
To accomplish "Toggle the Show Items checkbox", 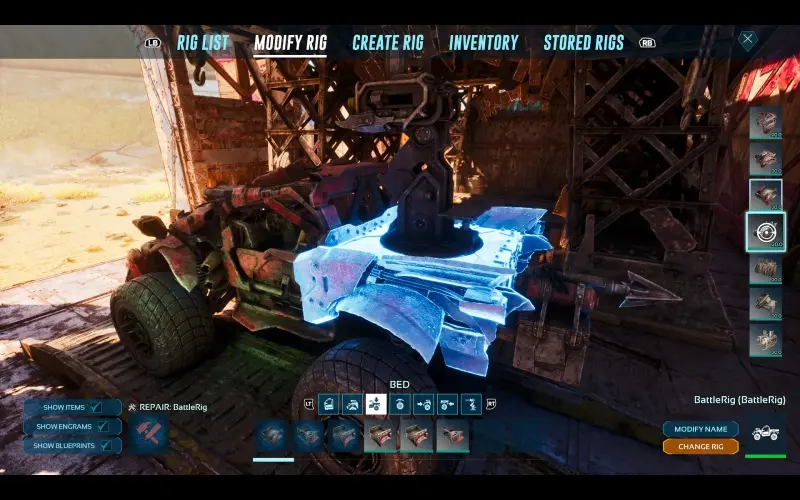I will (96, 408).
